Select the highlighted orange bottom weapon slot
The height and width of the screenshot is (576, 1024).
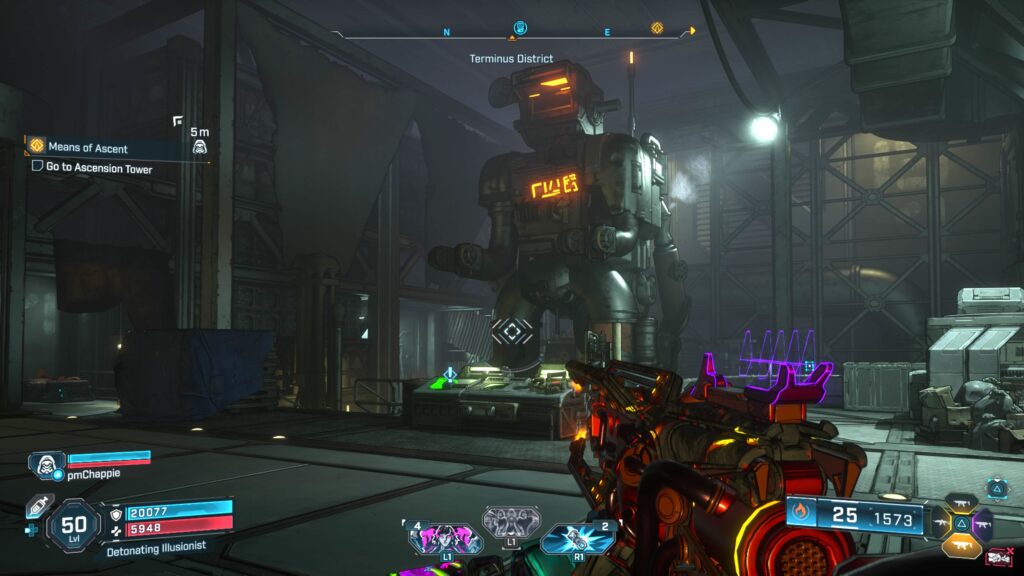(x=960, y=543)
